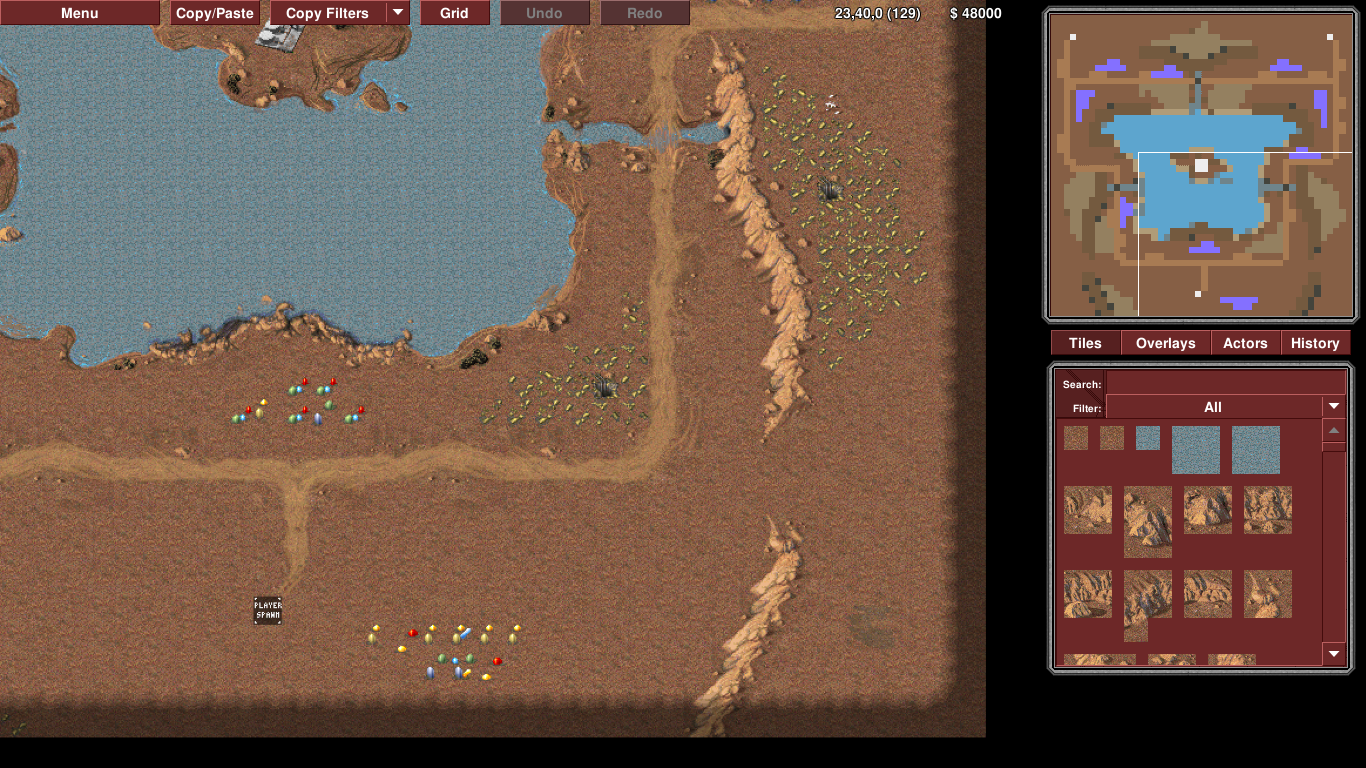Toggle the Grid overlay button

coord(454,13)
